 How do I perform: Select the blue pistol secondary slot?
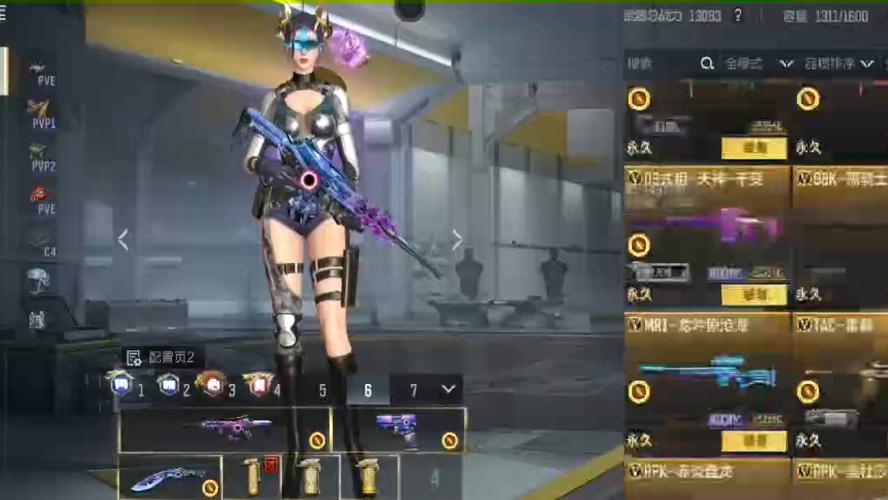400,429
